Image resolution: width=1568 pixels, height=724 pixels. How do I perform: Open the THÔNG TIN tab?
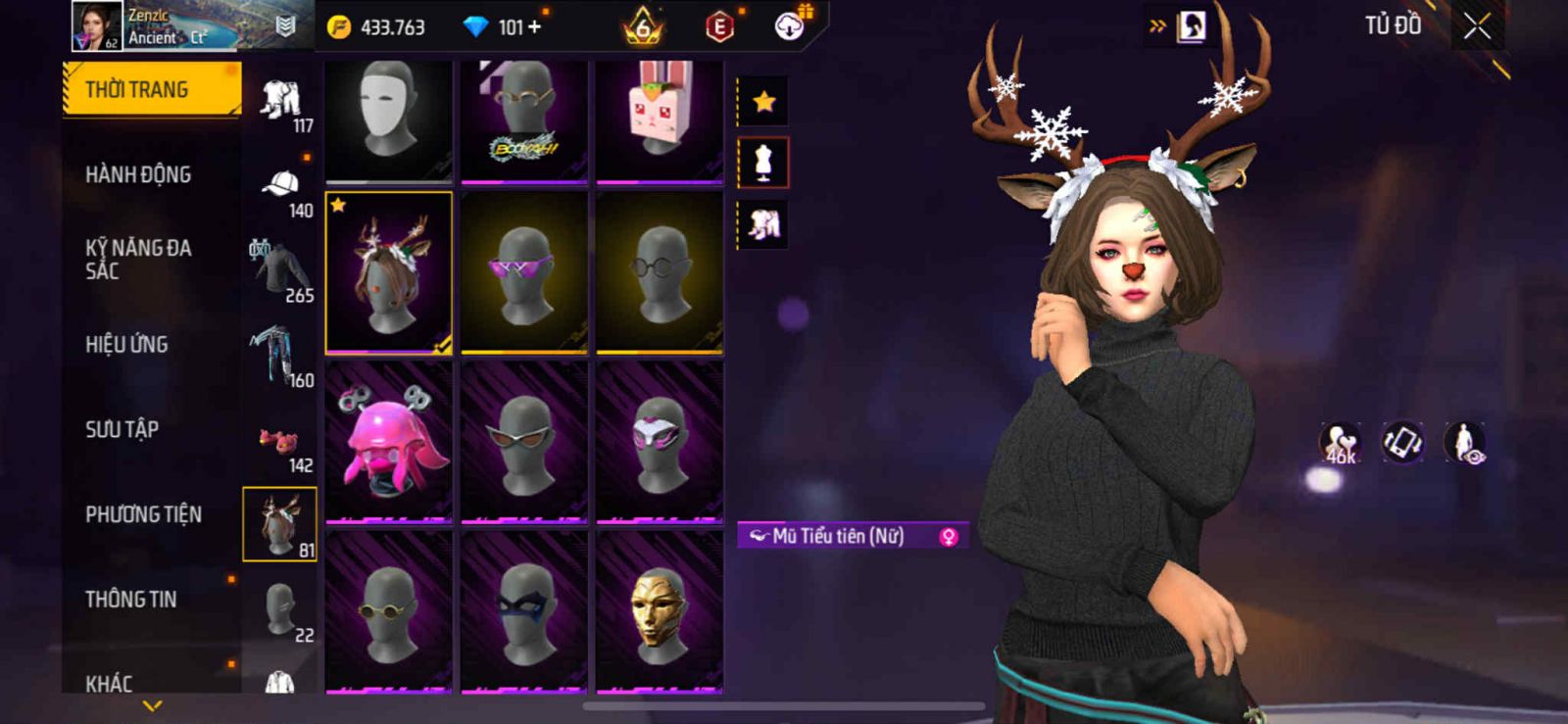[x=131, y=600]
